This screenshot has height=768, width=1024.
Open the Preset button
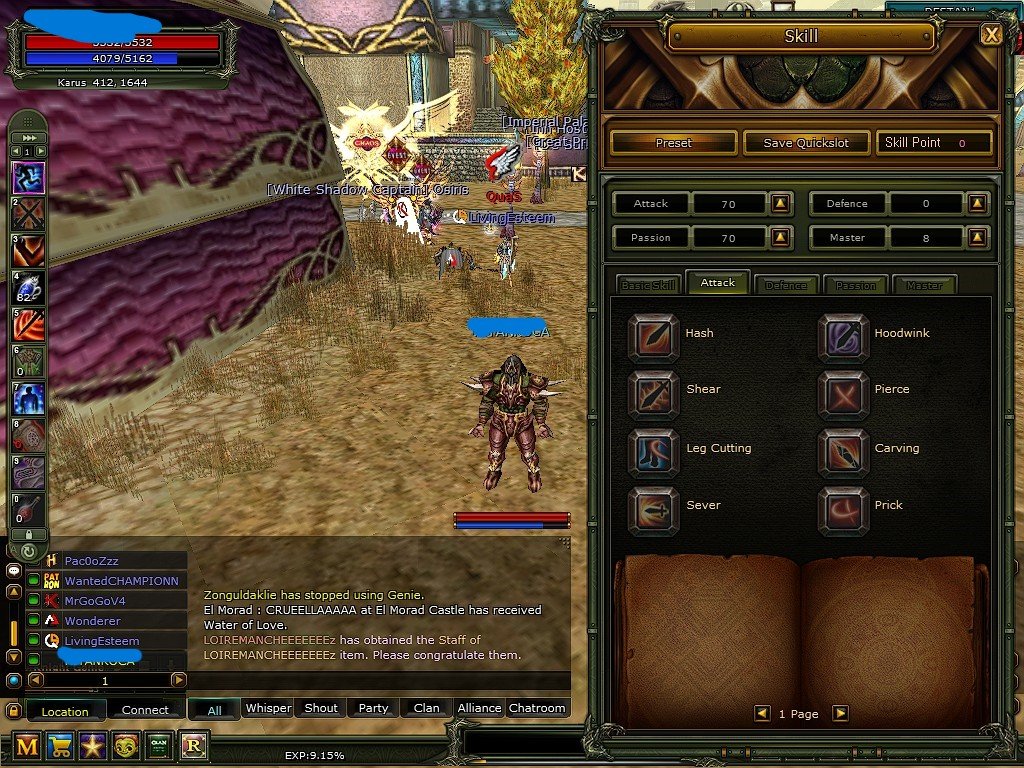pyautogui.click(x=673, y=143)
